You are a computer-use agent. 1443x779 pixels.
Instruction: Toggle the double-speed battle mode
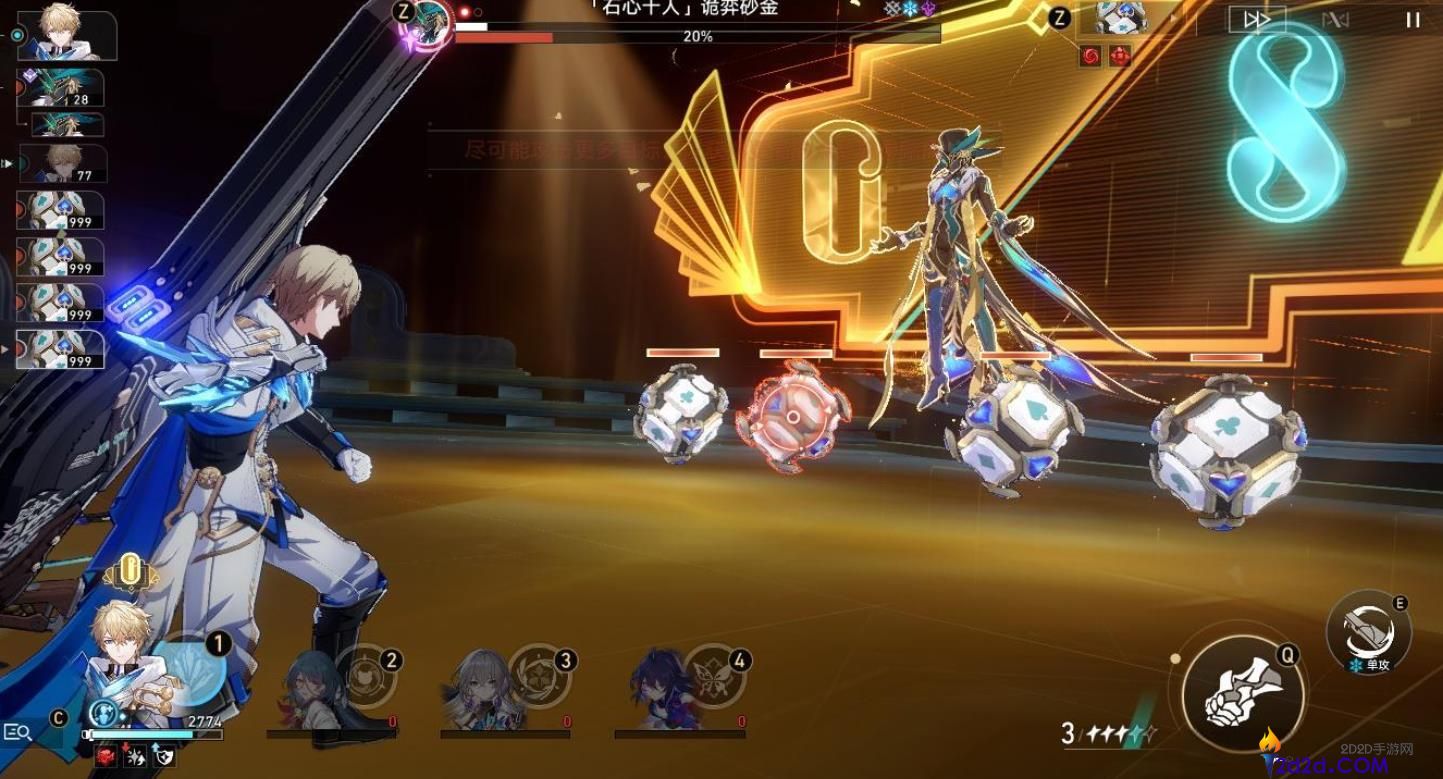(x=1256, y=19)
